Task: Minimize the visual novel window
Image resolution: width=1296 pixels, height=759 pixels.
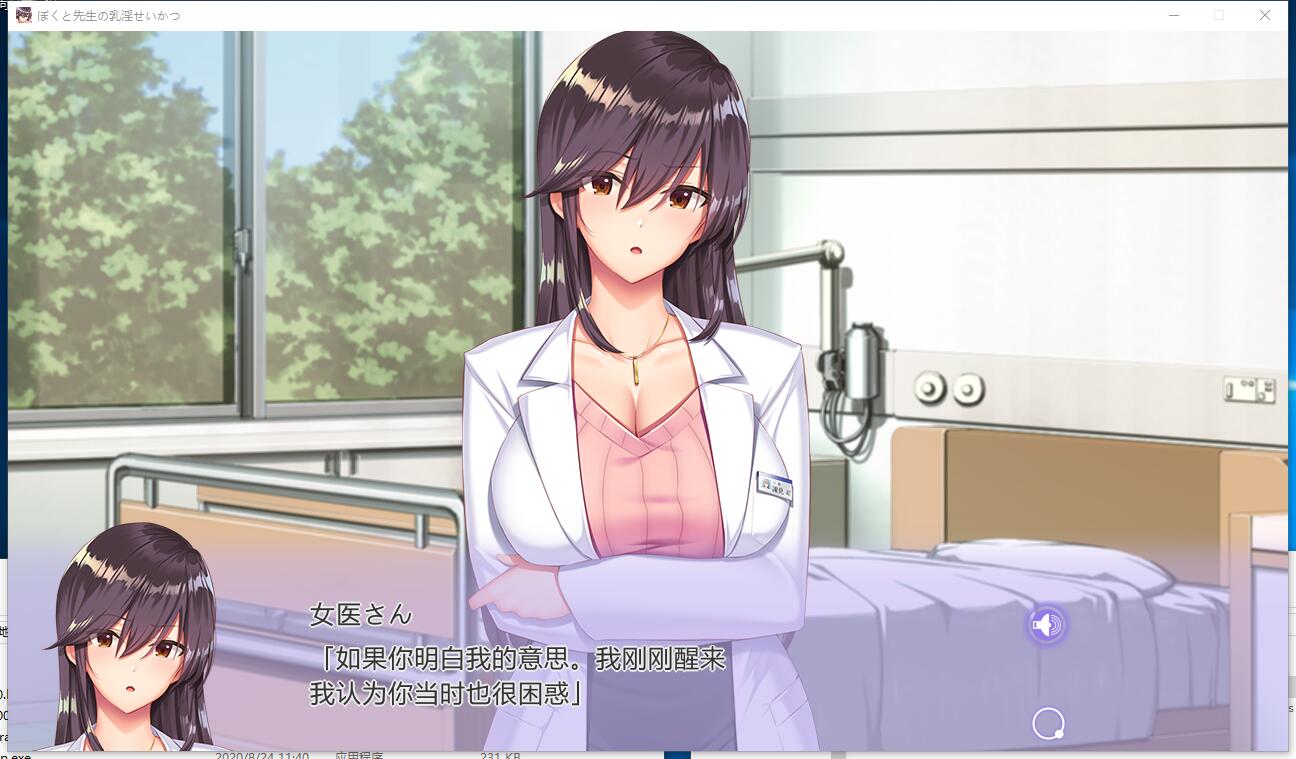Action: coord(1172,15)
